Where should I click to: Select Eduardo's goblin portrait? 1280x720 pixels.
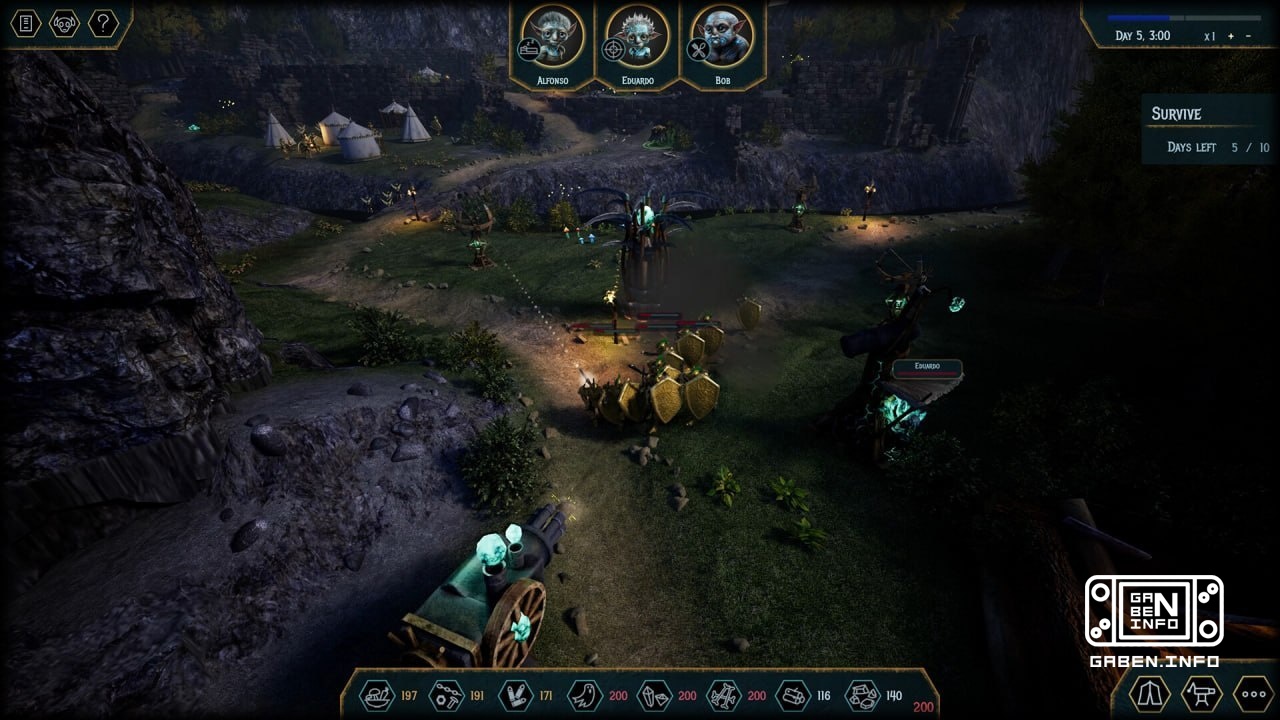pyautogui.click(x=637, y=38)
